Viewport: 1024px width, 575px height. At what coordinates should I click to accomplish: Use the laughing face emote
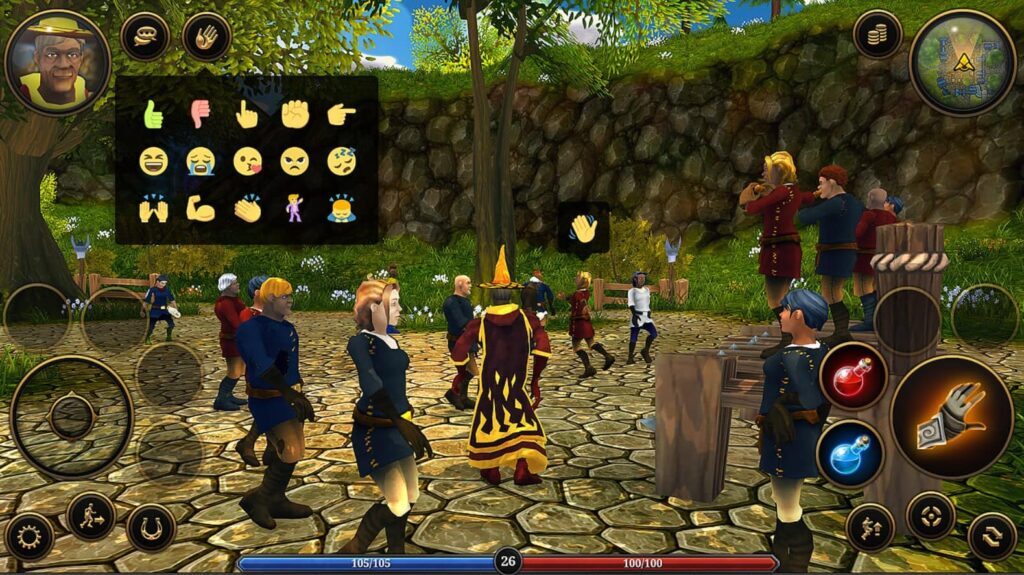[153, 161]
